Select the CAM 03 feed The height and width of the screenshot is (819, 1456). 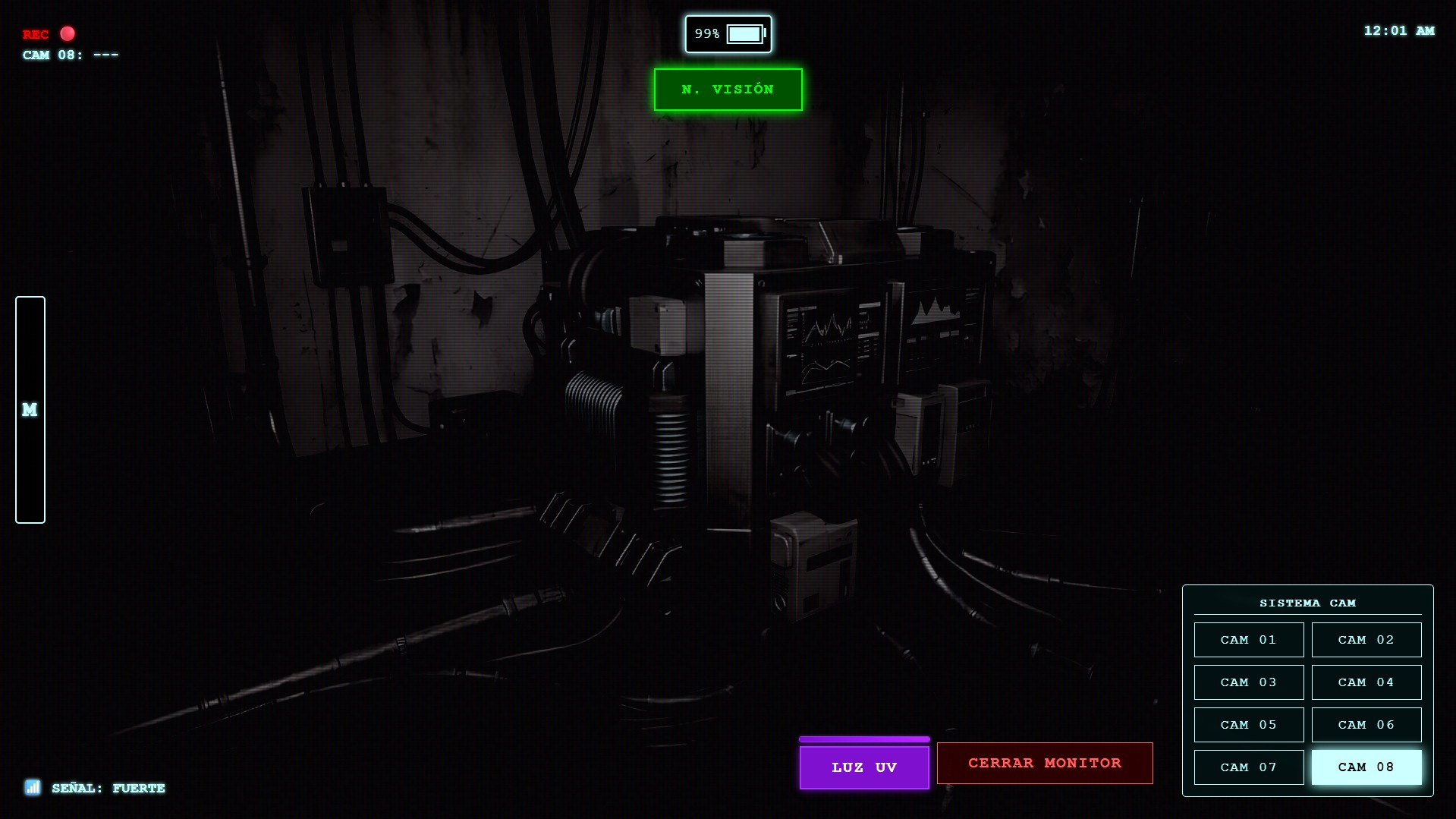[x=1248, y=682]
